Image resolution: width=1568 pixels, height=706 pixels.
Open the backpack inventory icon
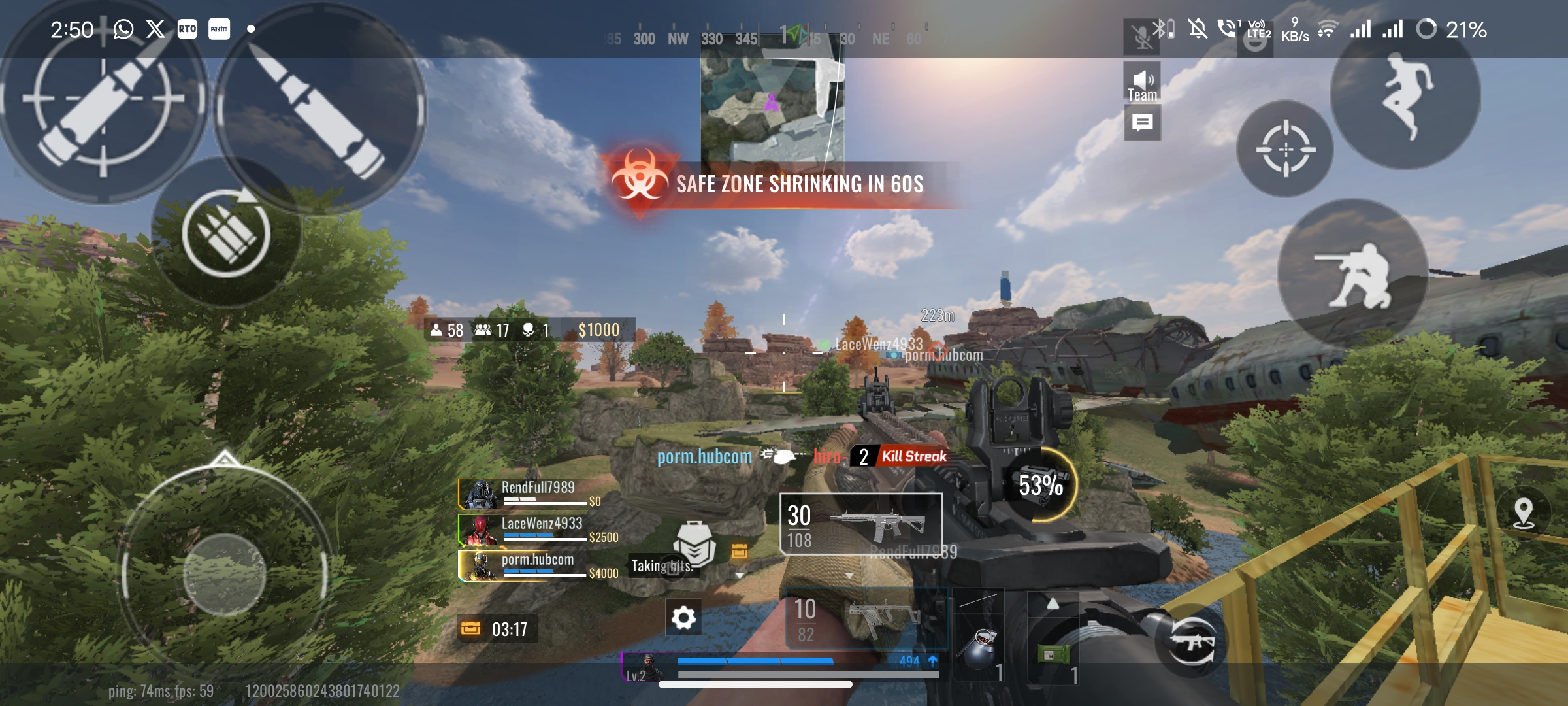pos(694,544)
